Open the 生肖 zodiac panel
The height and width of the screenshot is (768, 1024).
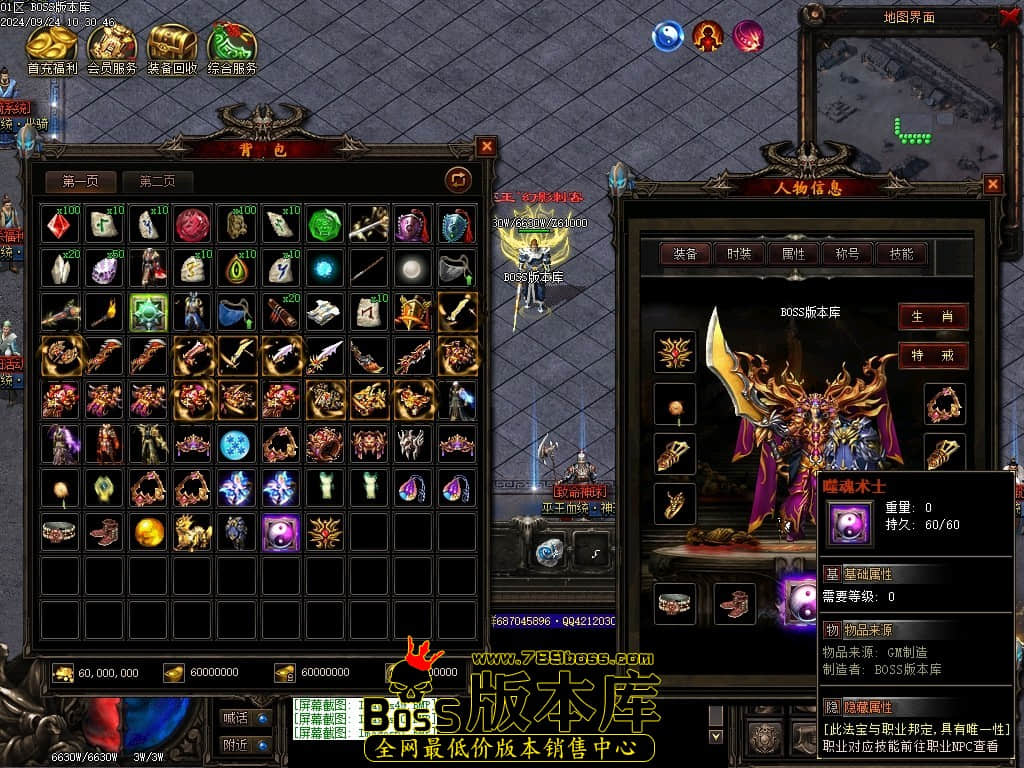coord(932,317)
